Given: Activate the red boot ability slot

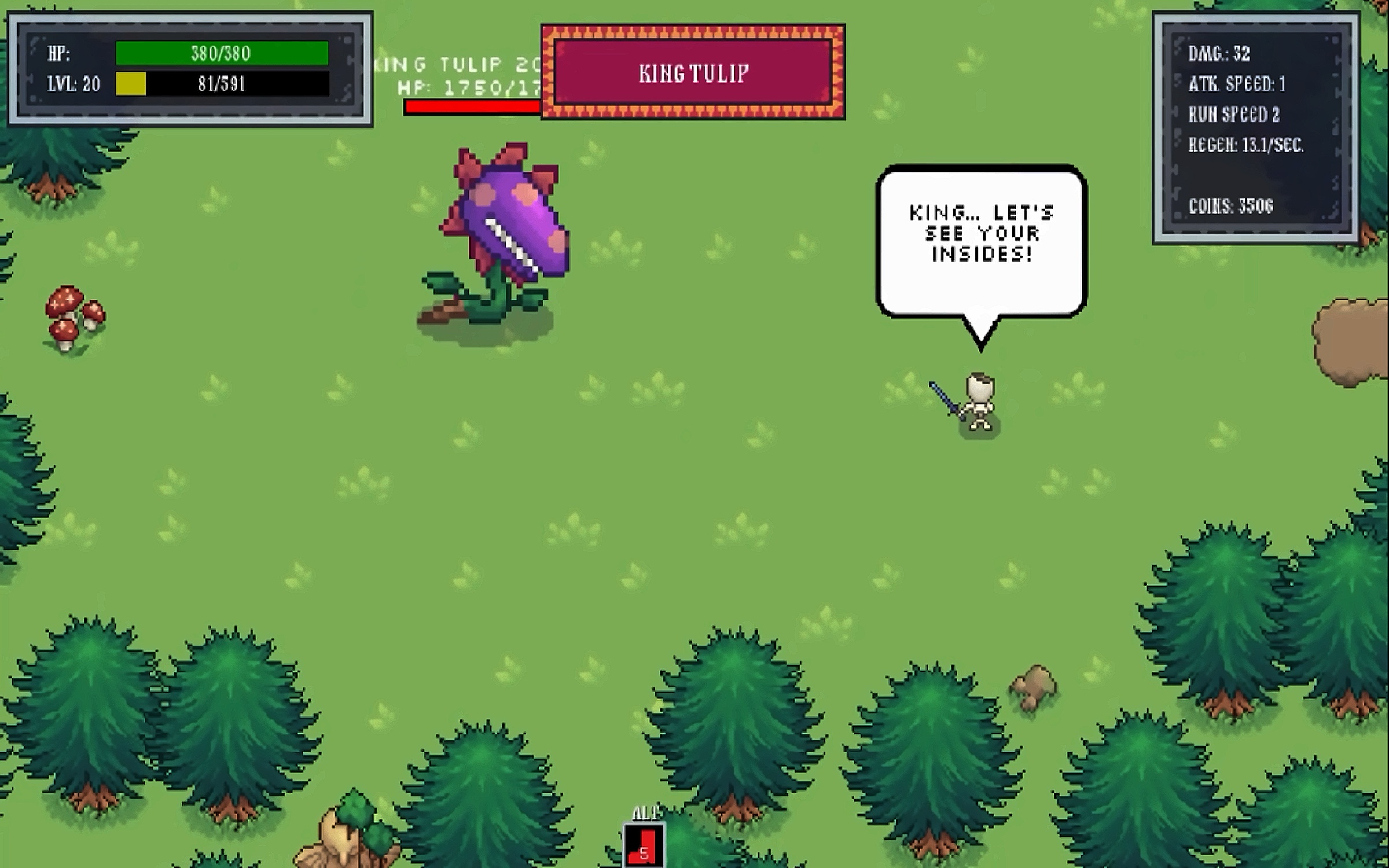Looking at the screenshot, I should tap(644, 846).
